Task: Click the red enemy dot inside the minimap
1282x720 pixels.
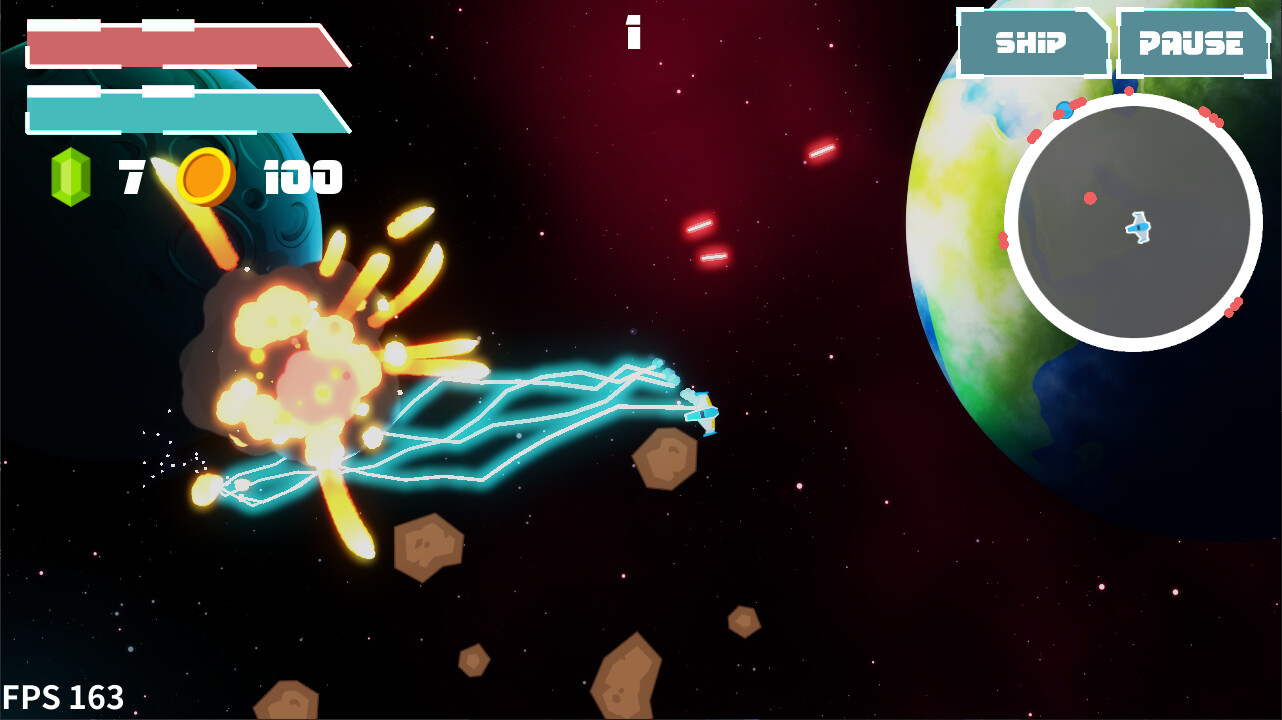Action: tap(1088, 198)
